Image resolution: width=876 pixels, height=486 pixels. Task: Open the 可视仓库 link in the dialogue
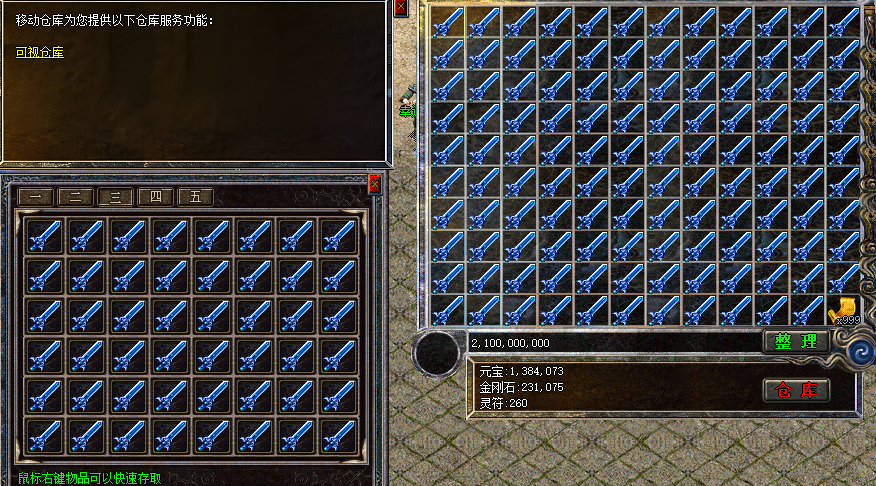pos(40,52)
